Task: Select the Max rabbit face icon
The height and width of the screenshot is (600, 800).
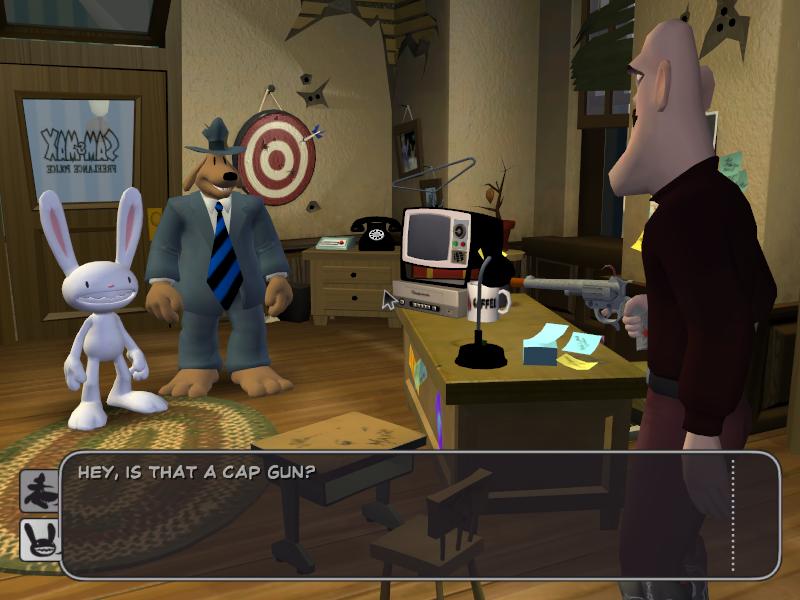Action: pyautogui.click(x=40, y=540)
